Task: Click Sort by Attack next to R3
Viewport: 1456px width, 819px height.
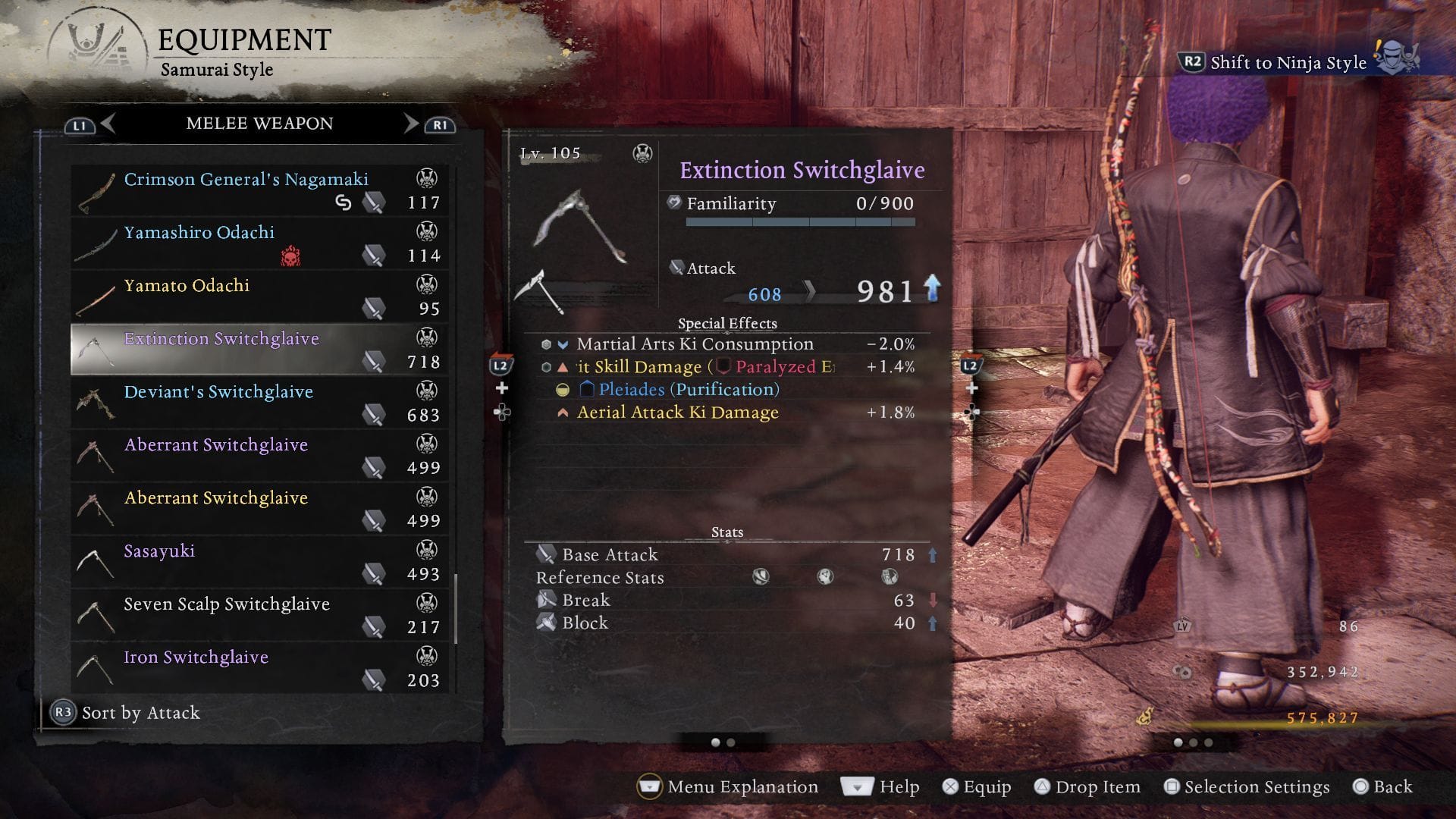Action: (x=140, y=713)
